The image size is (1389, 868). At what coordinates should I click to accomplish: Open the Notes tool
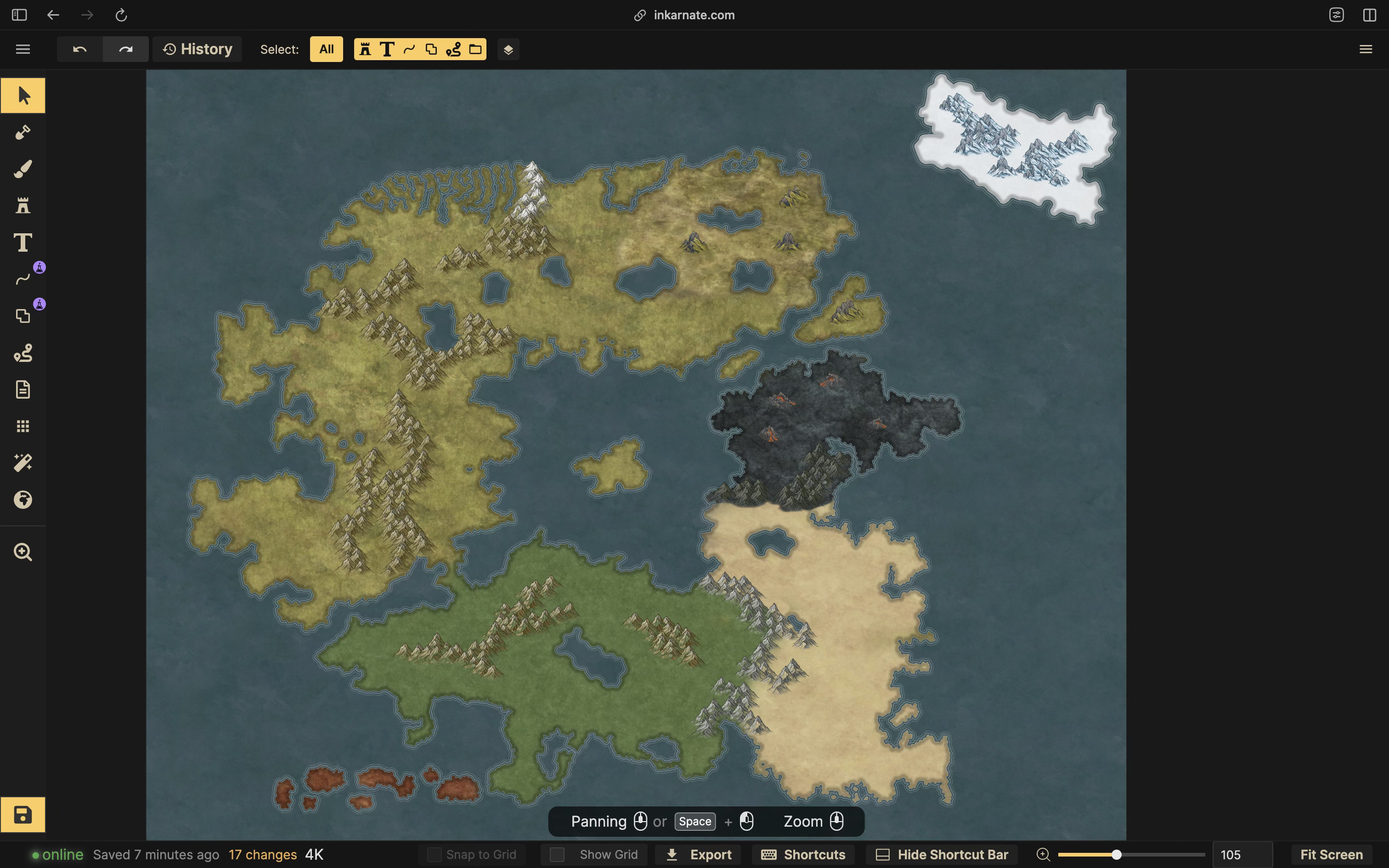pyautogui.click(x=23, y=389)
